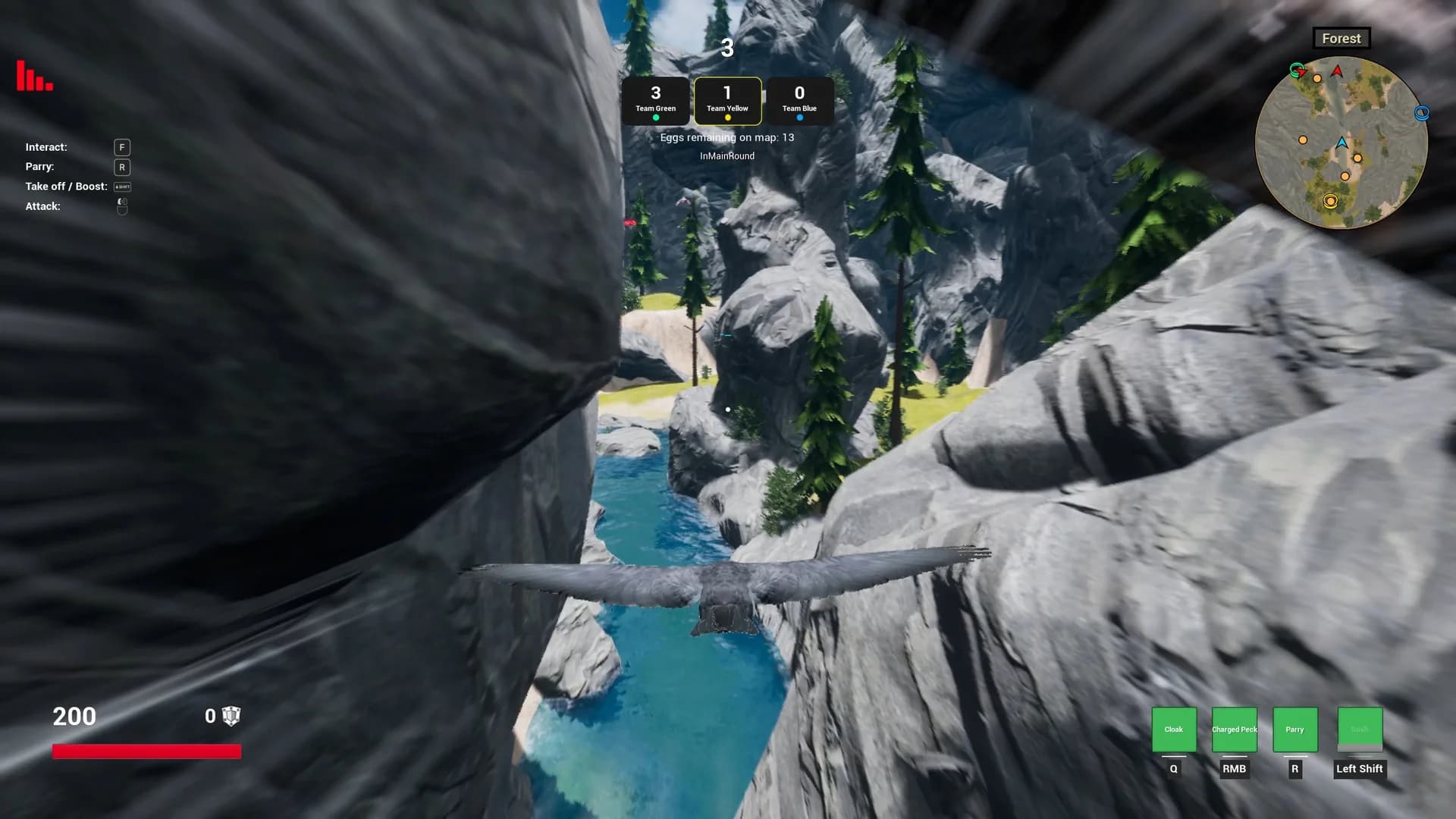The height and width of the screenshot is (819, 1456).
Task: Click the Cloak ability icon
Action: tap(1174, 729)
